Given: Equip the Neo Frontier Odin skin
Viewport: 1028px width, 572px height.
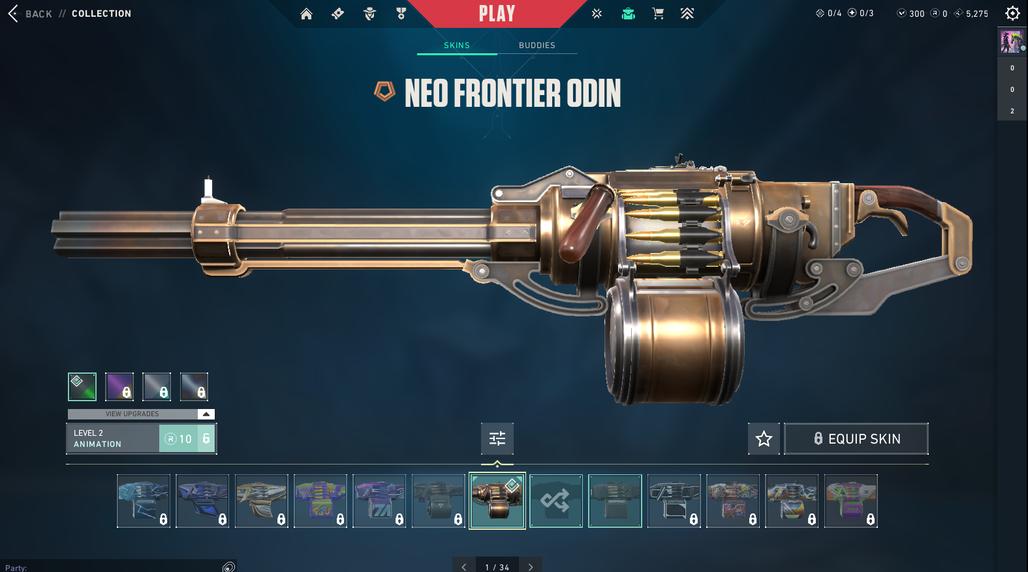Looking at the screenshot, I should click(856, 439).
